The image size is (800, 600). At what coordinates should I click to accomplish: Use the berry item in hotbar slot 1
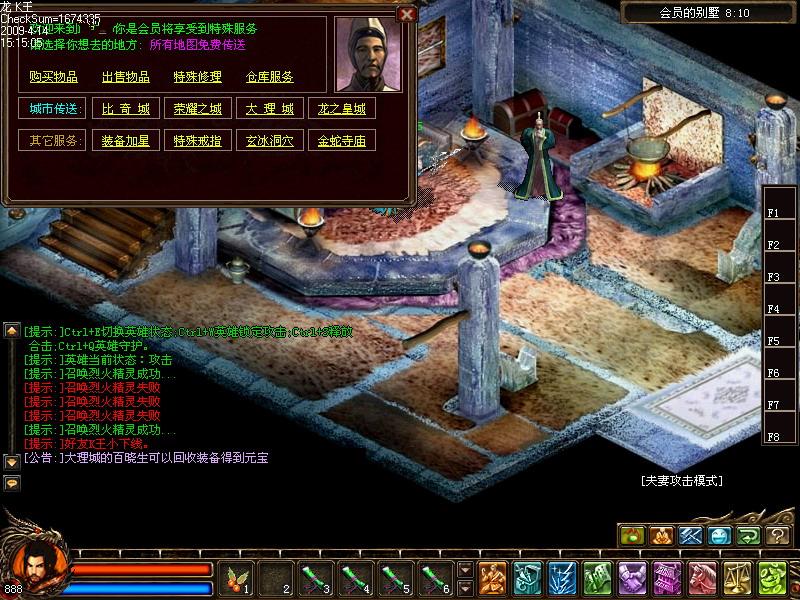click(x=237, y=579)
